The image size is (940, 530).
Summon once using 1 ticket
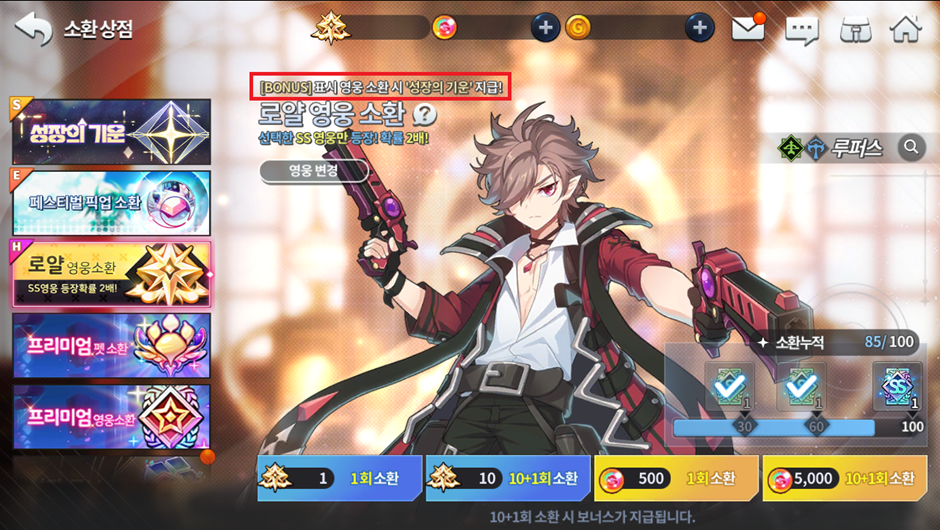(339, 479)
